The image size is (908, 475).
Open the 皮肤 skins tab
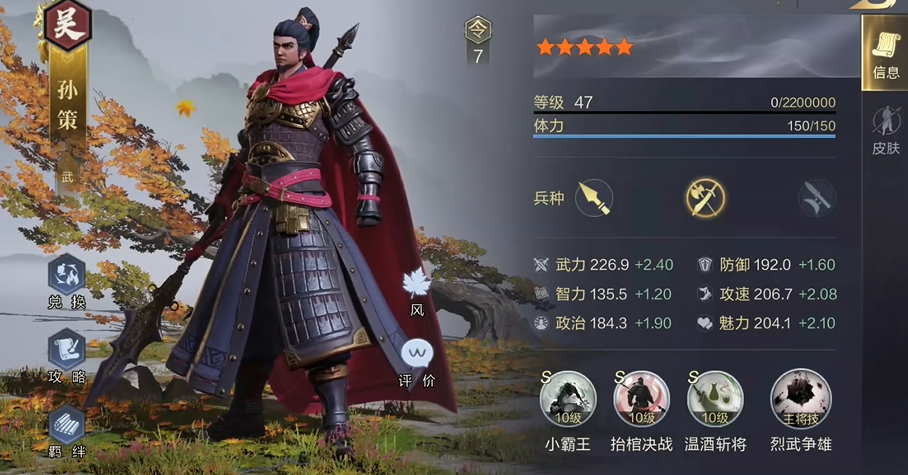coord(885,130)
